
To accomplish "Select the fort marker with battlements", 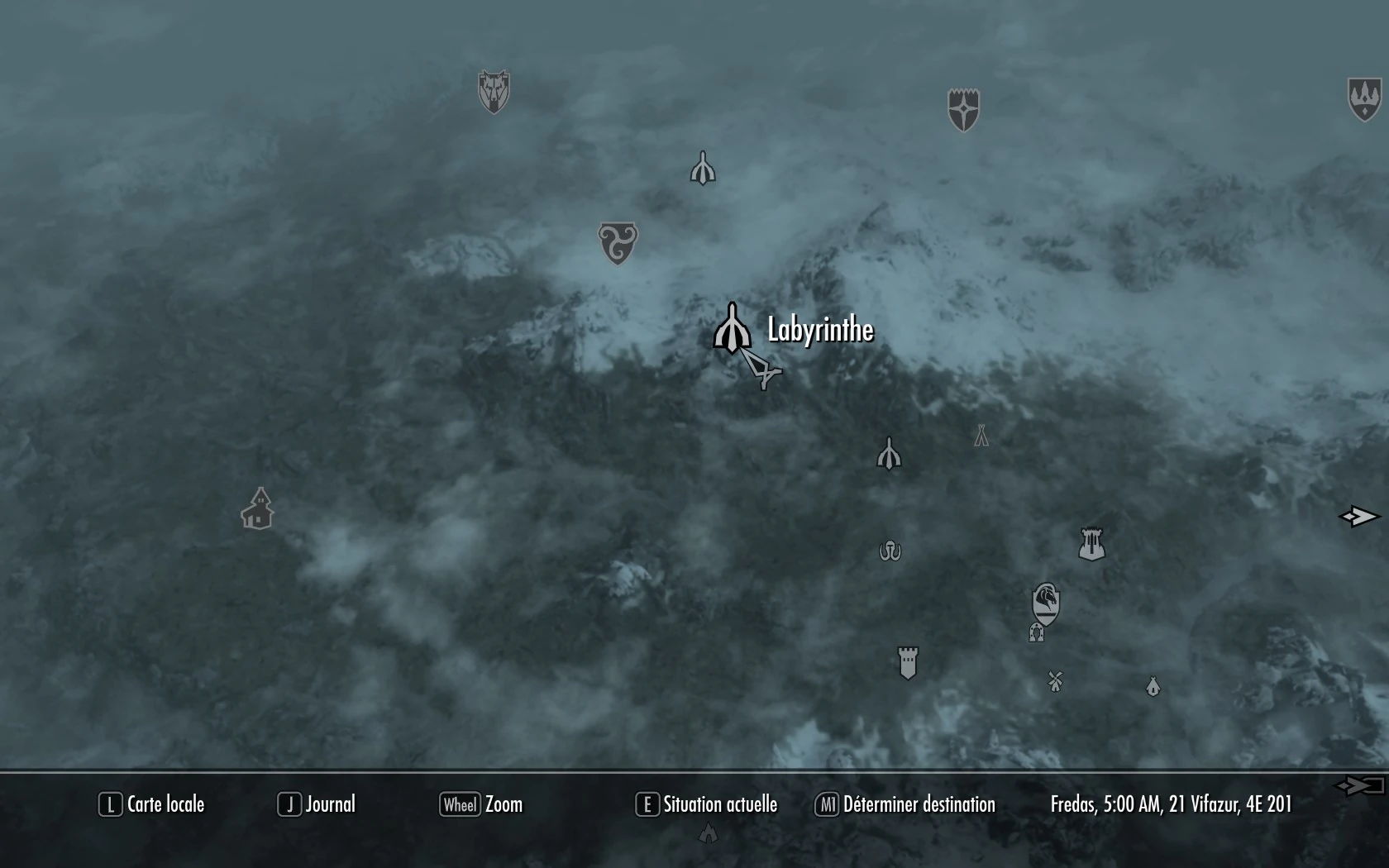I will coord(1091,545).
